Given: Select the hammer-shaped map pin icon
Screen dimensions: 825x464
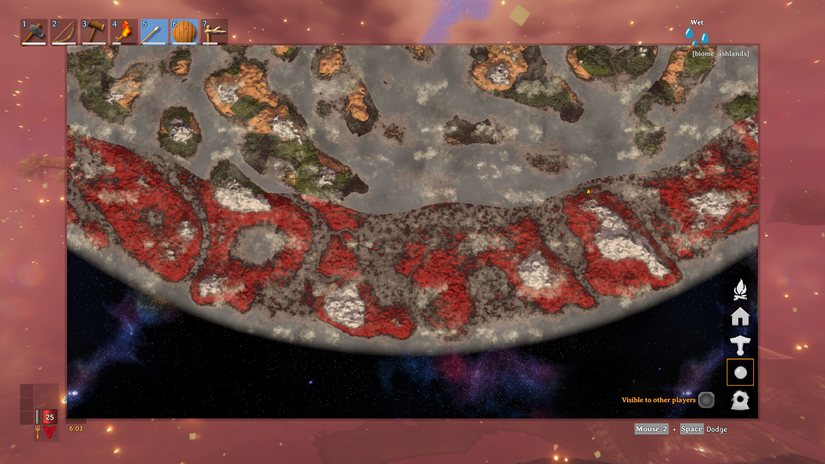Looking at the screenshot, I should 740,345.
